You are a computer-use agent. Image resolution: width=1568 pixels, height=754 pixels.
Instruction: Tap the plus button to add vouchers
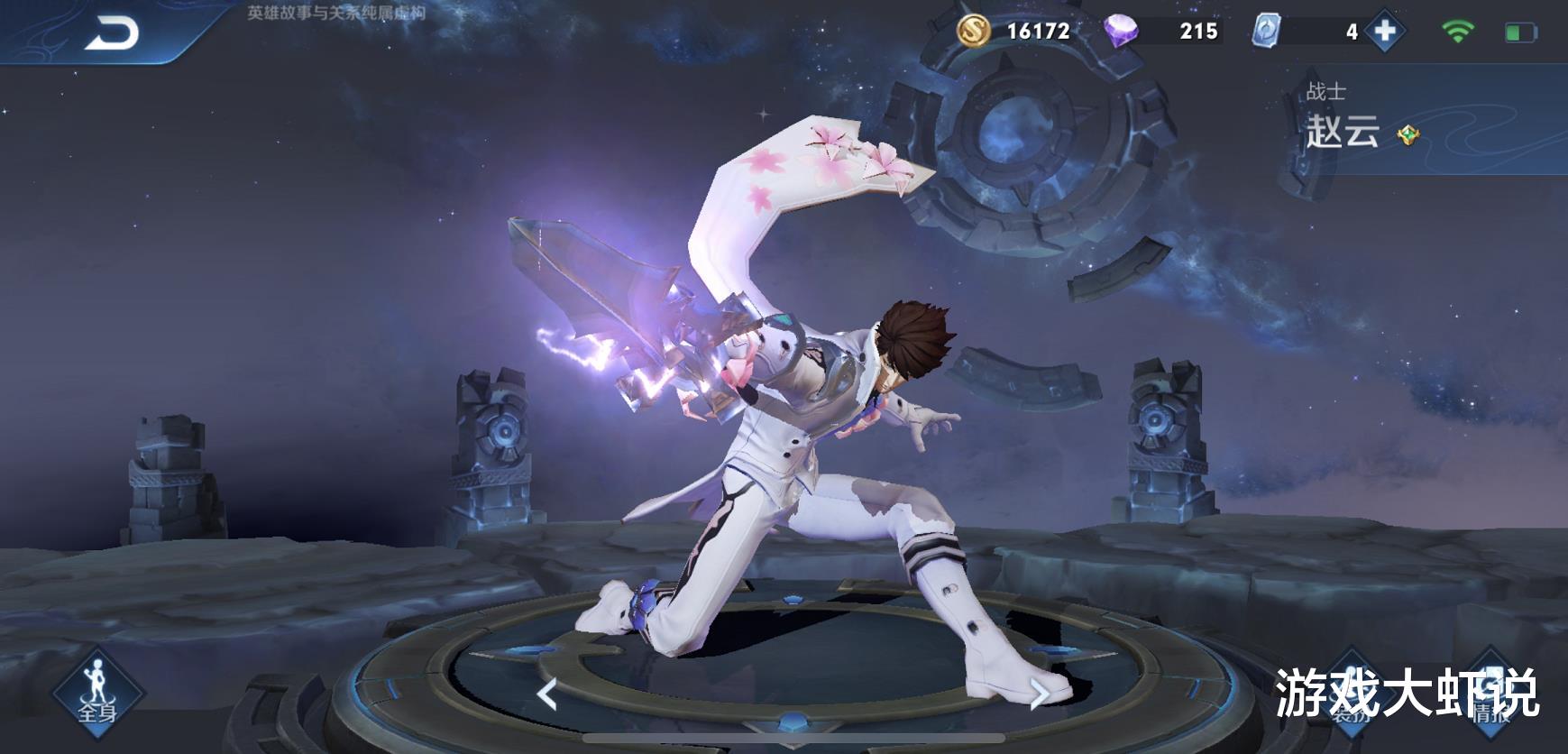(x=1384, y=32)
